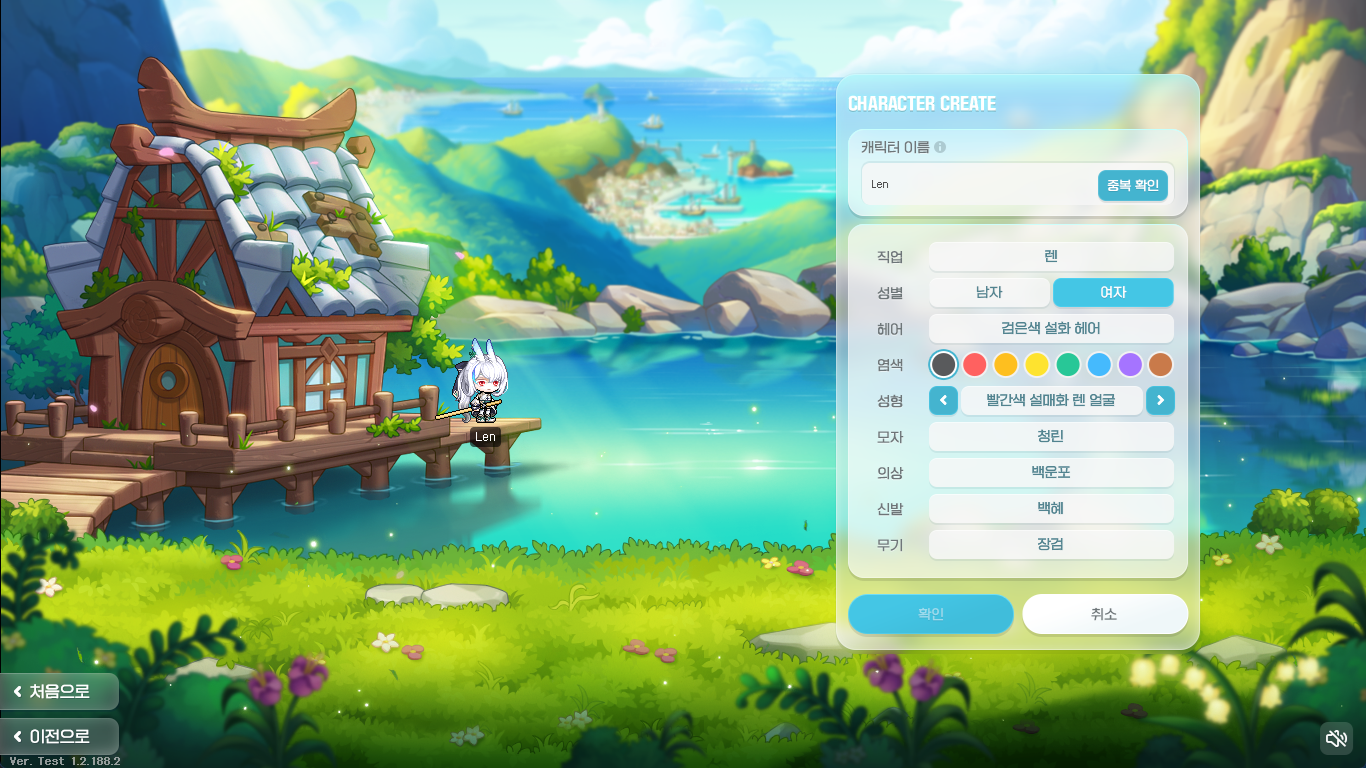Pick the red hair dye swatch
This screenshot has width=1366, height=768.
974,364
